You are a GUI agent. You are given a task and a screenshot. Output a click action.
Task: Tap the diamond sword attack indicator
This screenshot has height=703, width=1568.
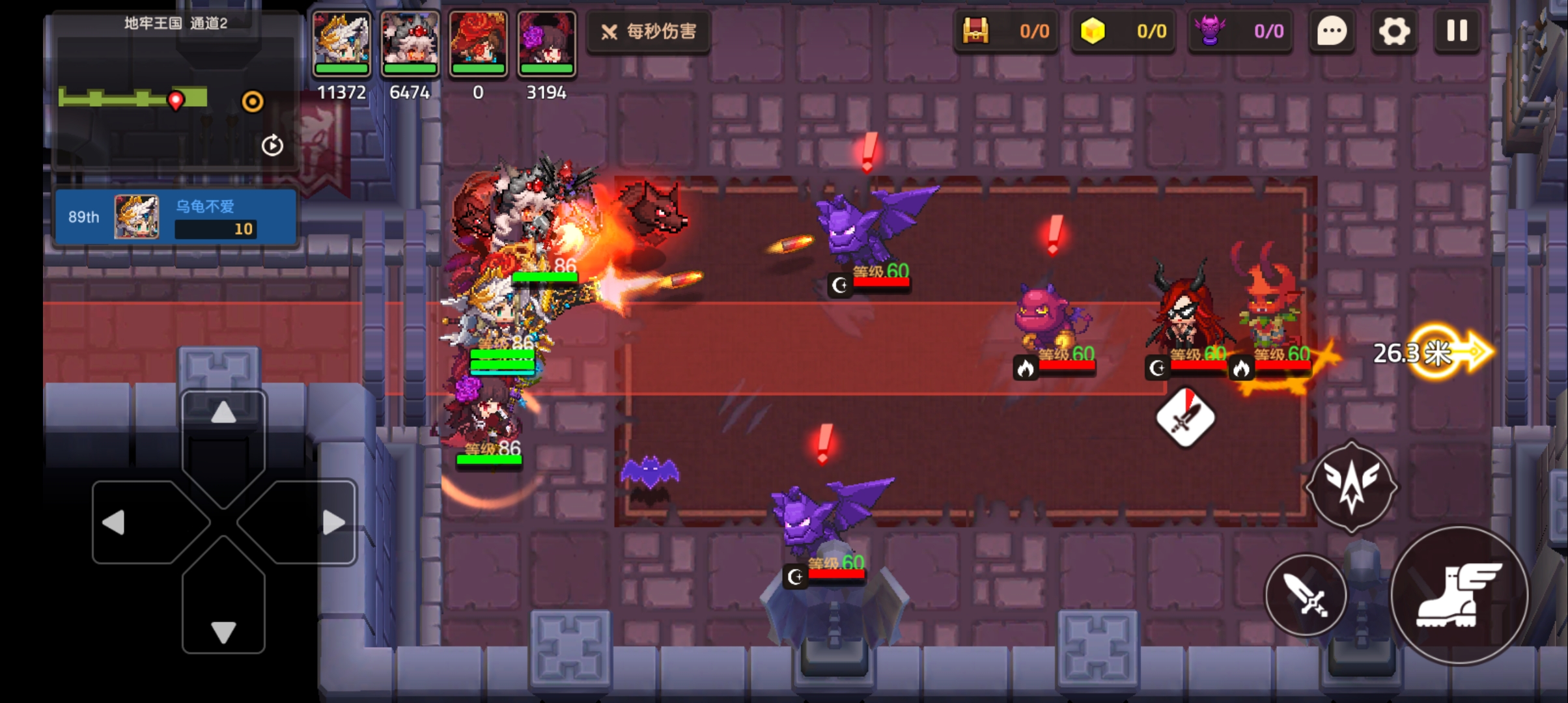tap(1185, 418)
